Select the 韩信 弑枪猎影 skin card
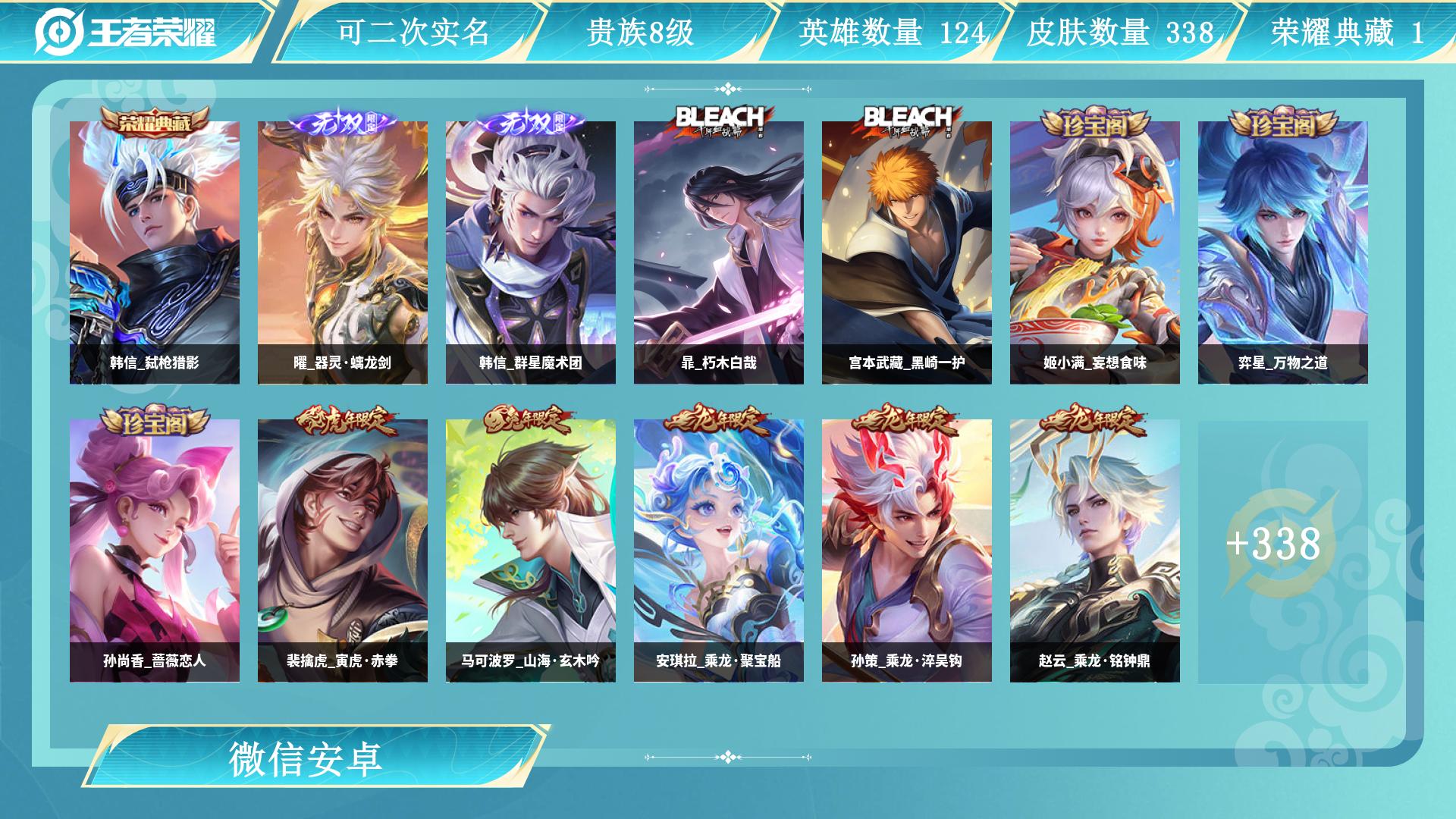The image size is (1456, 819). pyautogui.click(x=155, y=253)
